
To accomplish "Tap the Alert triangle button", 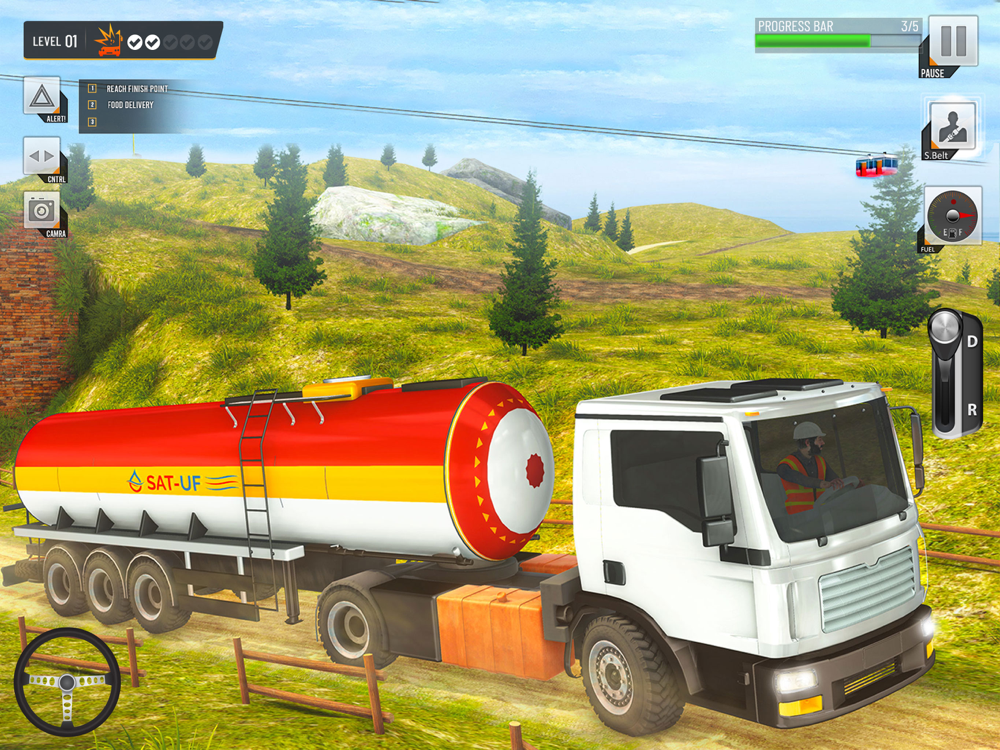I will tap(42, 96).
